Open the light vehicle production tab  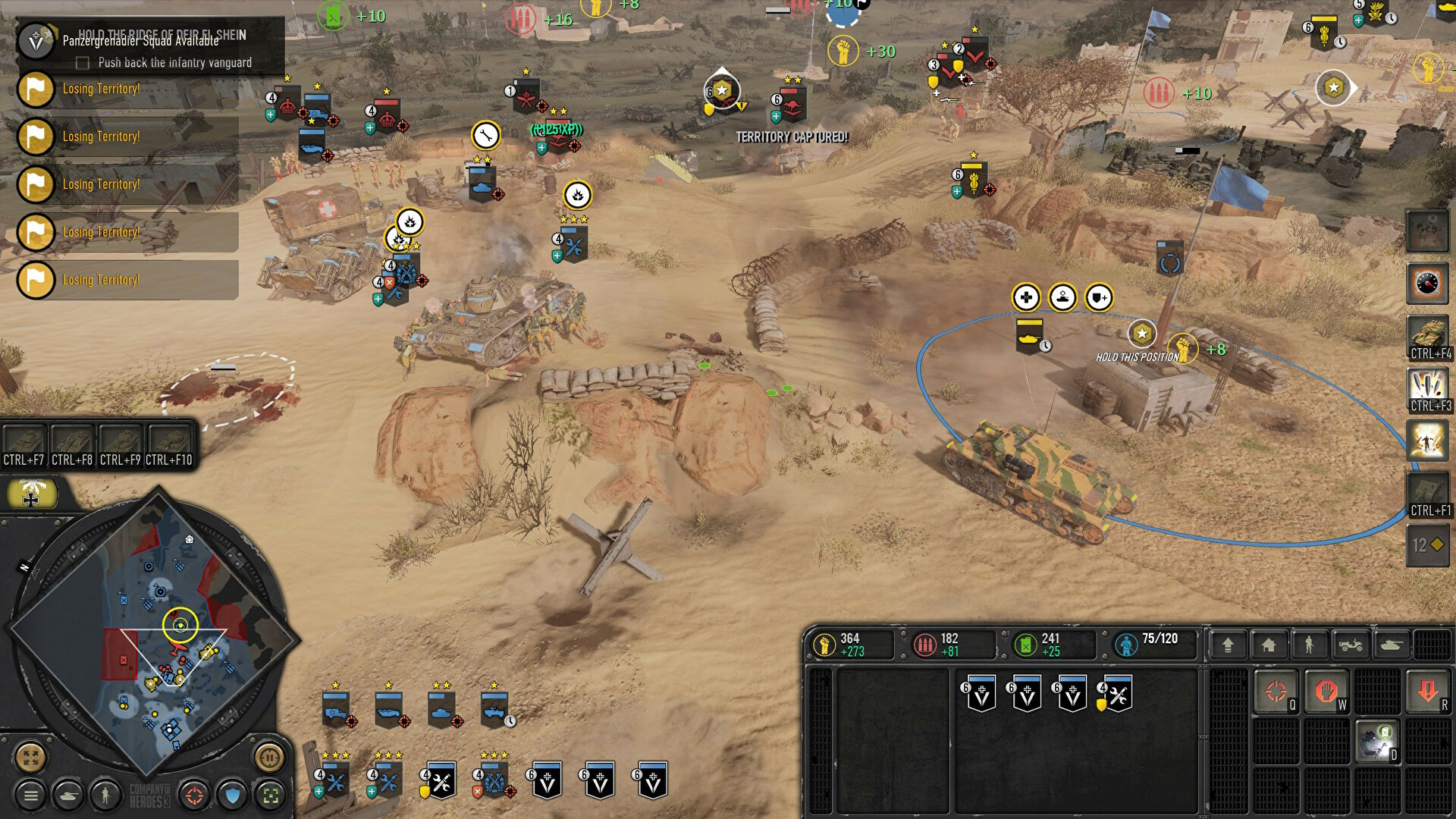coord(1351,645)
